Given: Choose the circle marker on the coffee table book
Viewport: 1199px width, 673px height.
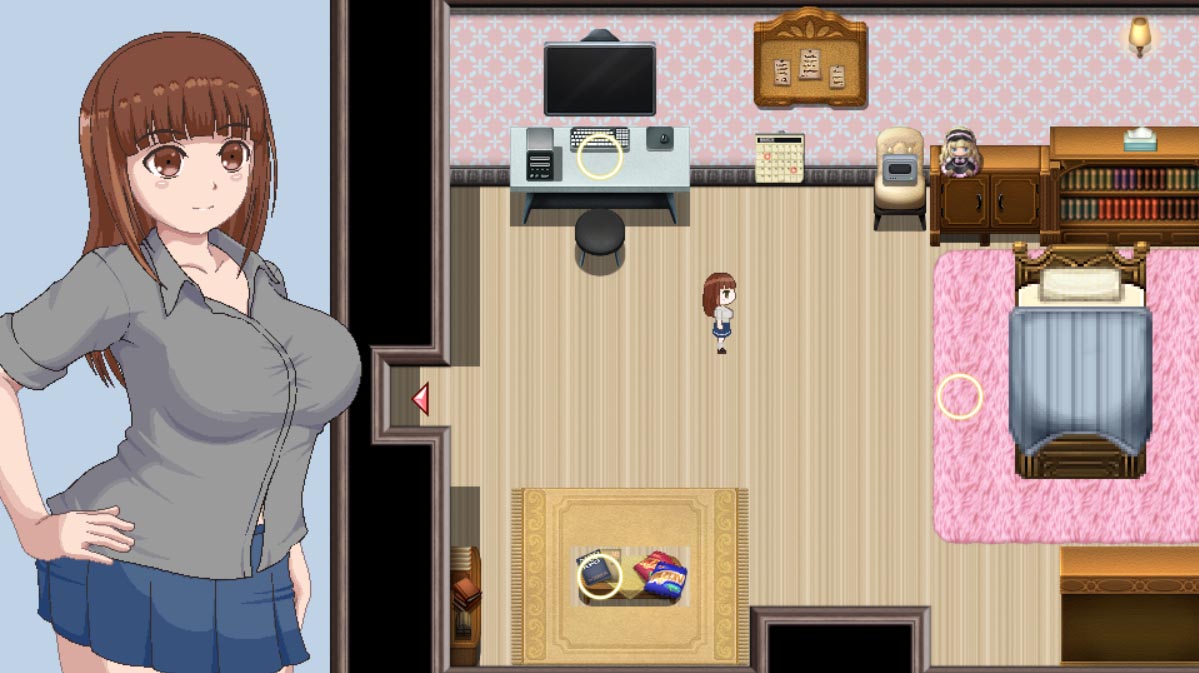Looking at the screenshot, I should click(600, 577).
